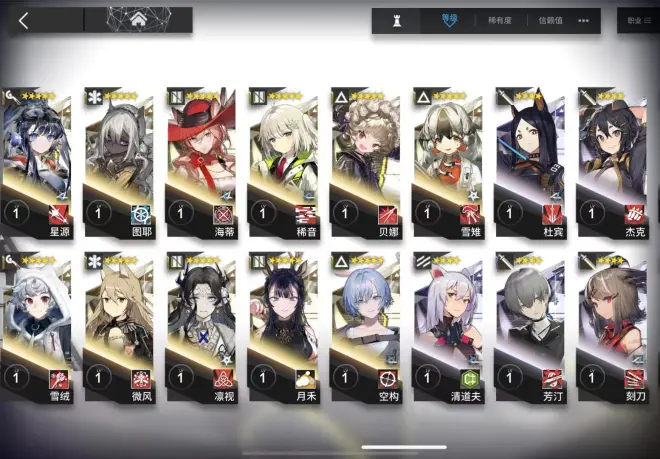This screenshot has width=660, height=459.
Task: Choose operator card 月禾
Action: 283,322
